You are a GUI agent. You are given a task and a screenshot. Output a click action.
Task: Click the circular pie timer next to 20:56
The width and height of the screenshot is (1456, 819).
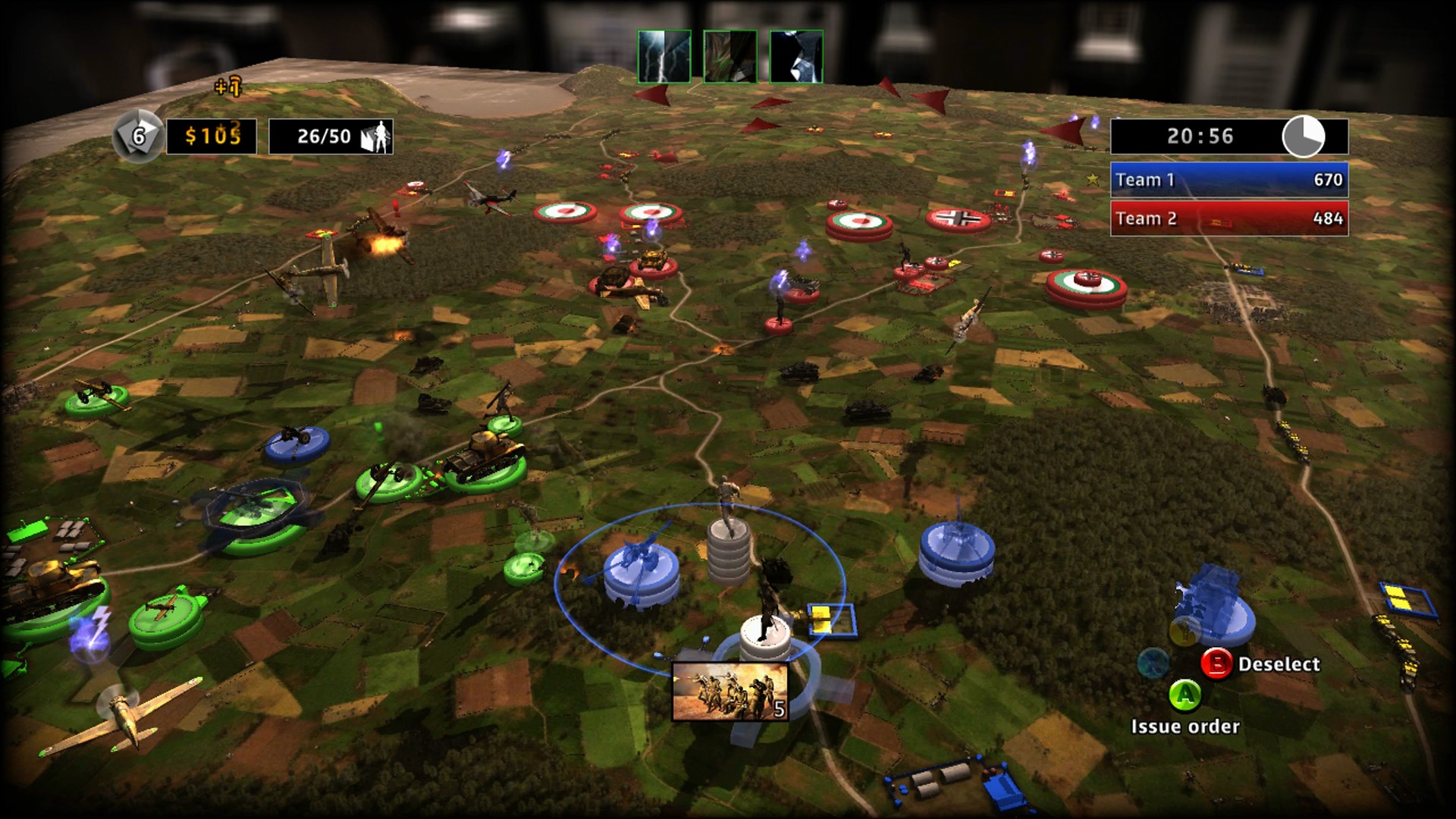[1304, 139]
